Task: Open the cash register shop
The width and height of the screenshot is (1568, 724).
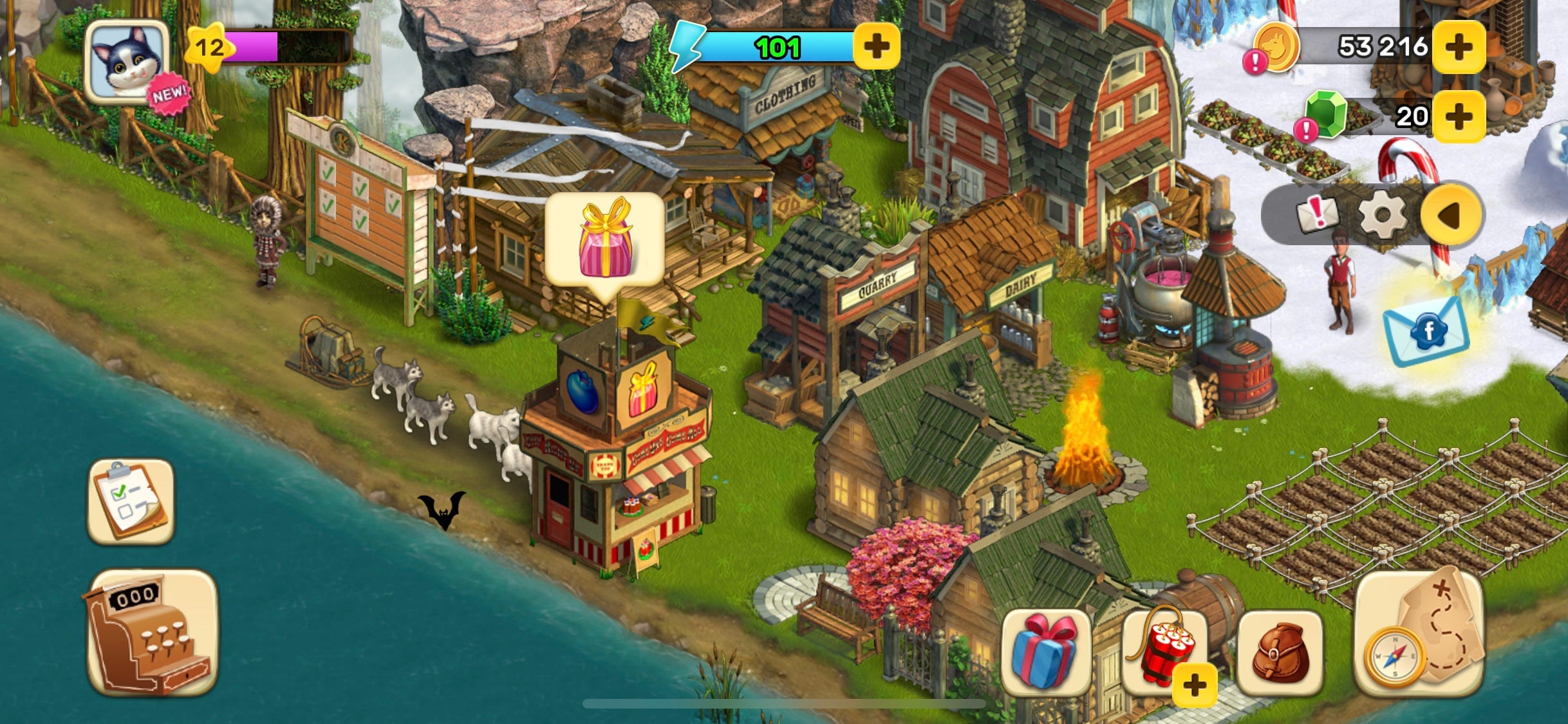Action: pyautogui.click(x=151, y=633)
